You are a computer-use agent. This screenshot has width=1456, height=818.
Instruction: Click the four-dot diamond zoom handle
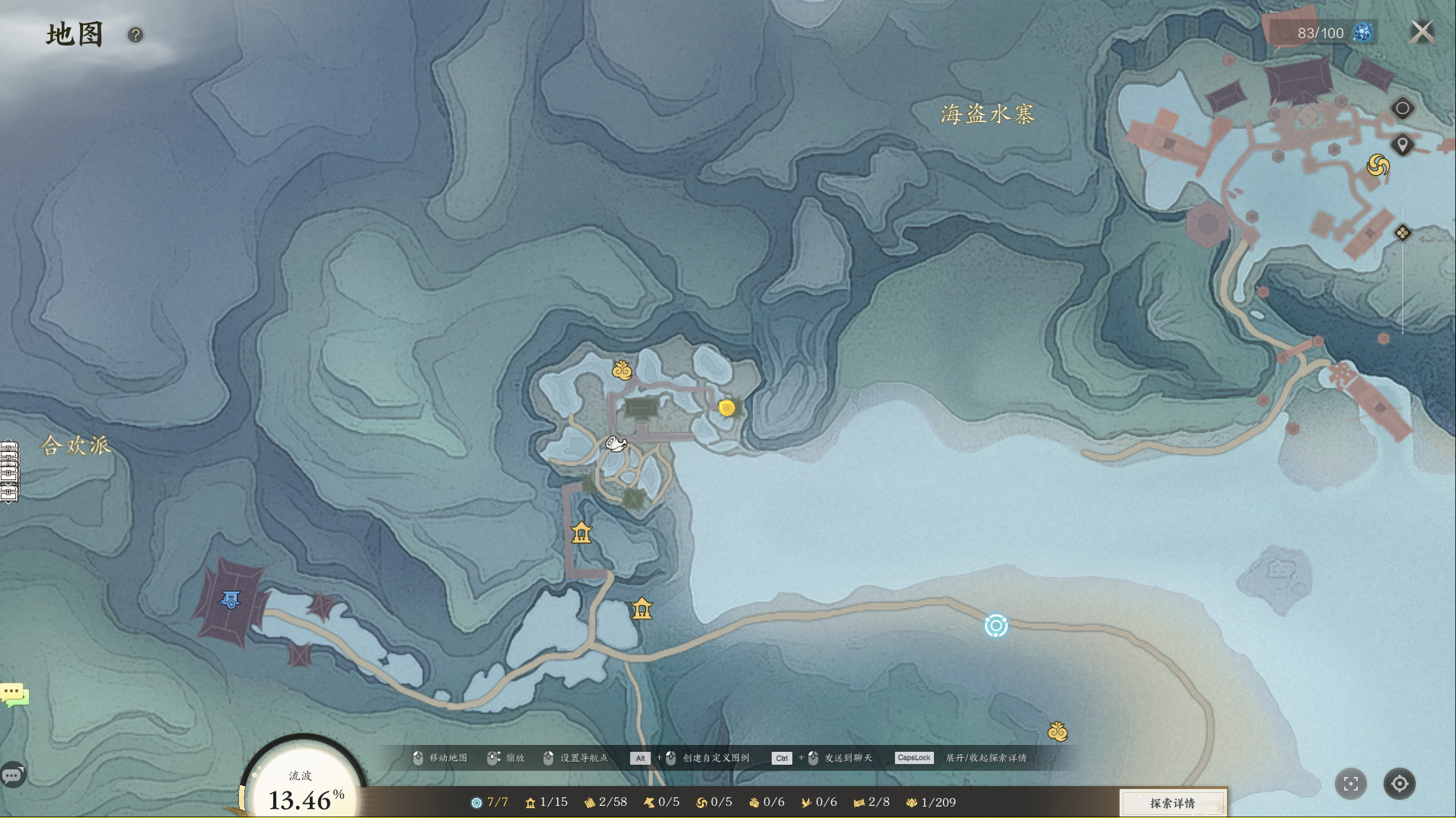click(x=1402, y=233)
